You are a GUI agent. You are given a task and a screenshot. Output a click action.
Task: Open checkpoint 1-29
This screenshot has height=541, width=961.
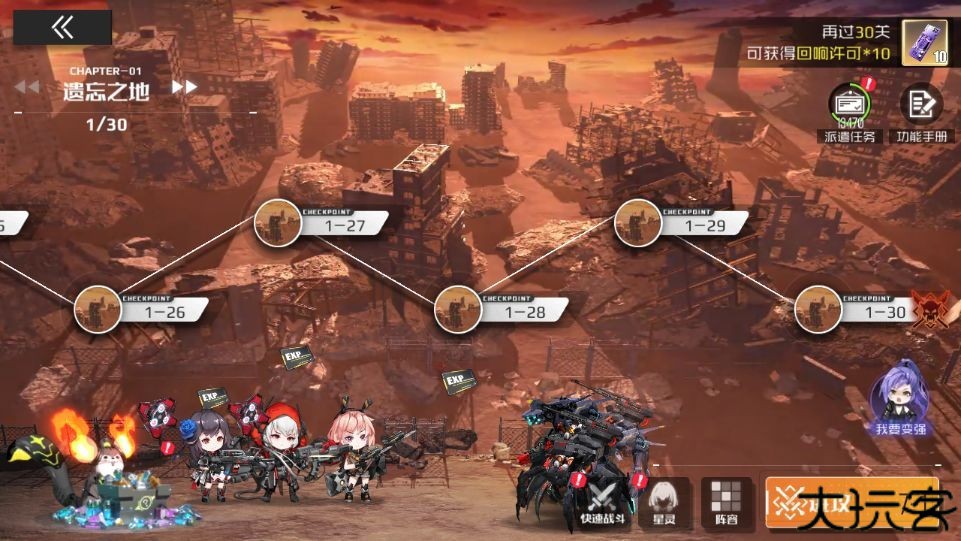pyautogui.click(x=639, y=223)
